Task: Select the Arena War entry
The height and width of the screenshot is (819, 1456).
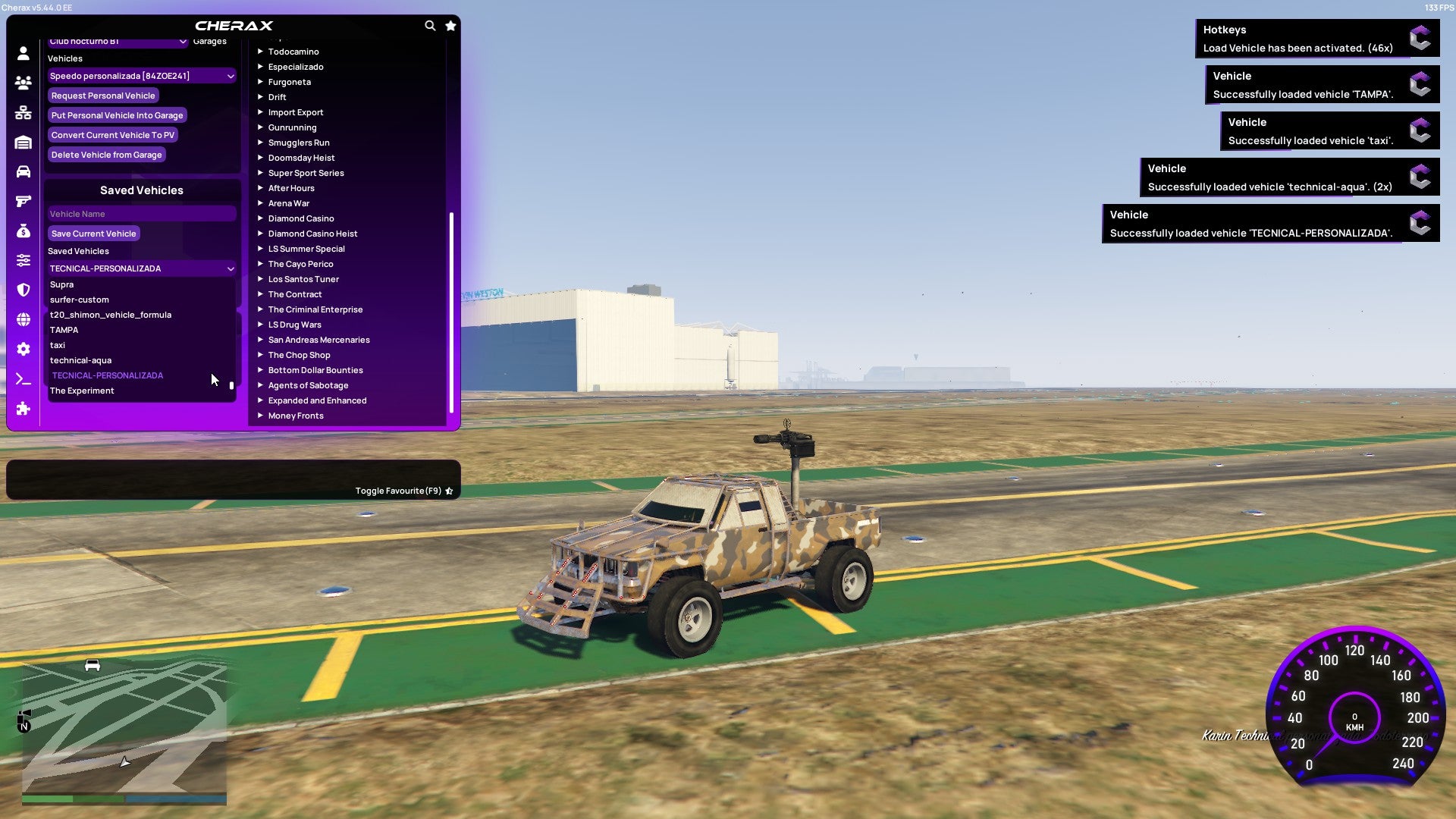Action: coord(289,203)
